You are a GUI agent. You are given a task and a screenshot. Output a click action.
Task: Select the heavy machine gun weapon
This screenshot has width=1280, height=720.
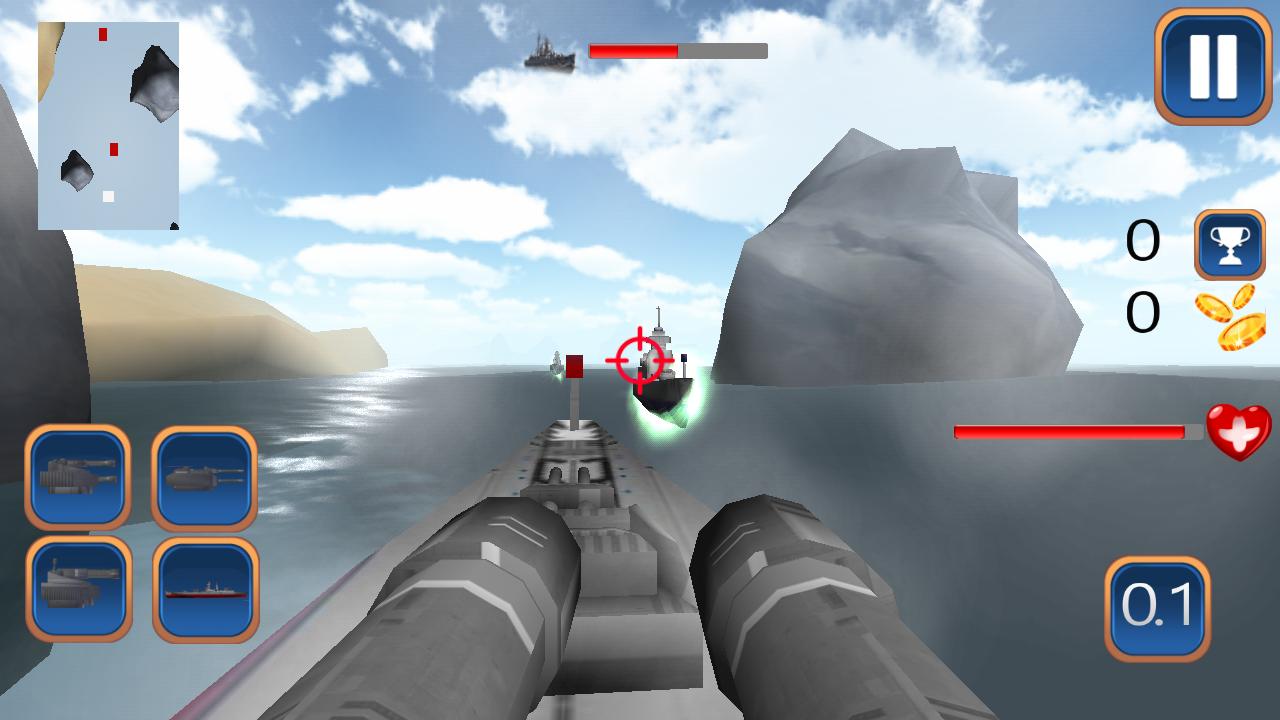(x=78, y=480)
